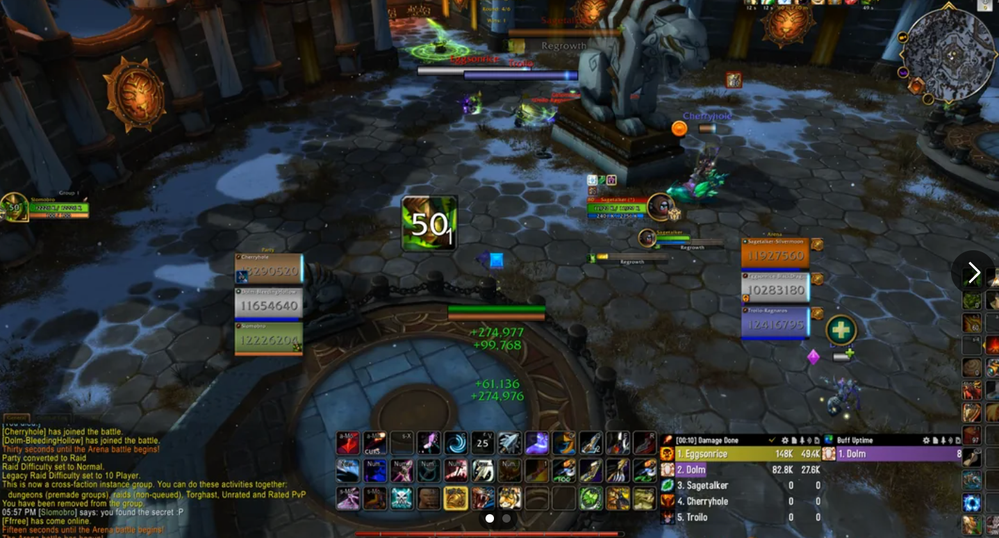Screen dimensions: 999x538
Task: Select the Dolm row in Damage Done
Action: (x=740, y=469)
